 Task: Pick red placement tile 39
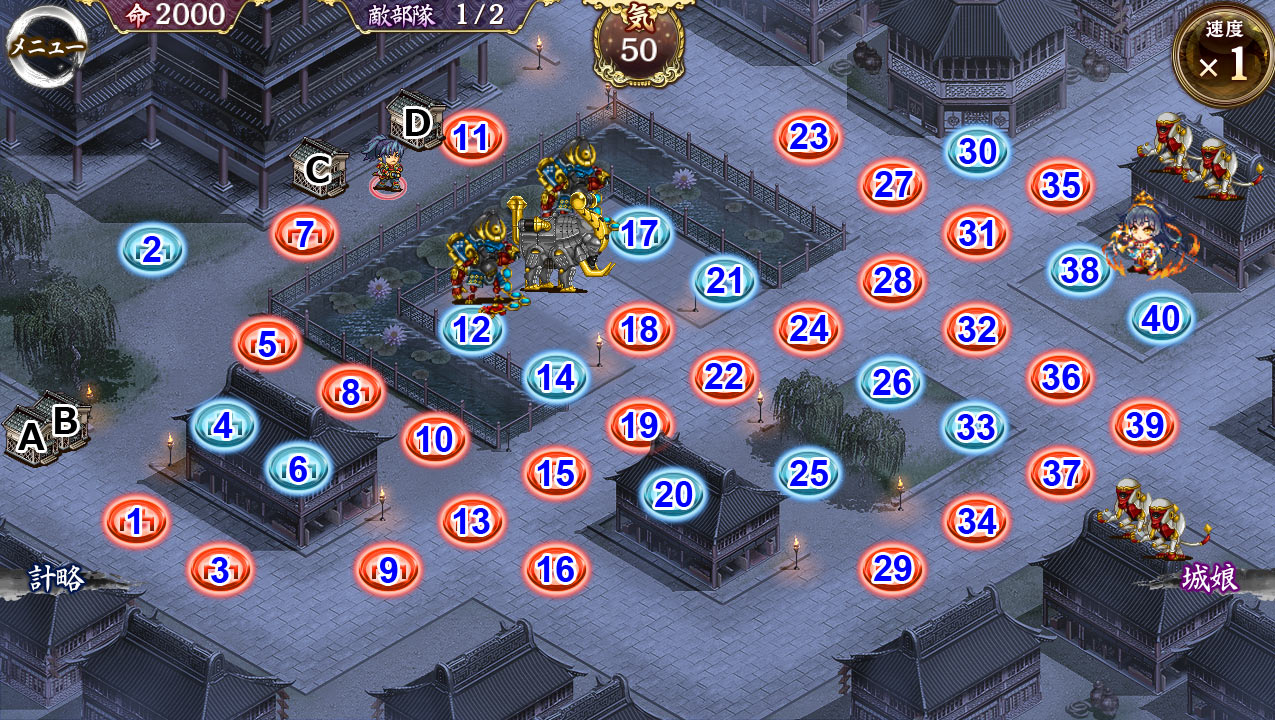click(1145, 426)
